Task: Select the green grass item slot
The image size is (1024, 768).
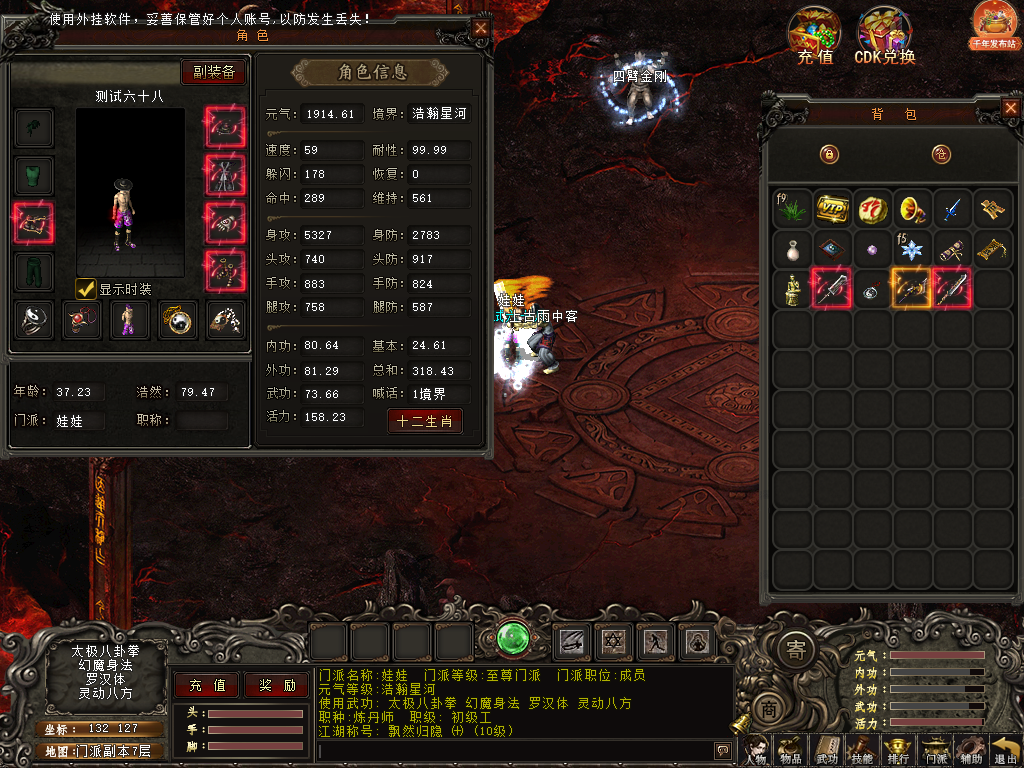Action: pyautogui.click(x=792, y=208)
